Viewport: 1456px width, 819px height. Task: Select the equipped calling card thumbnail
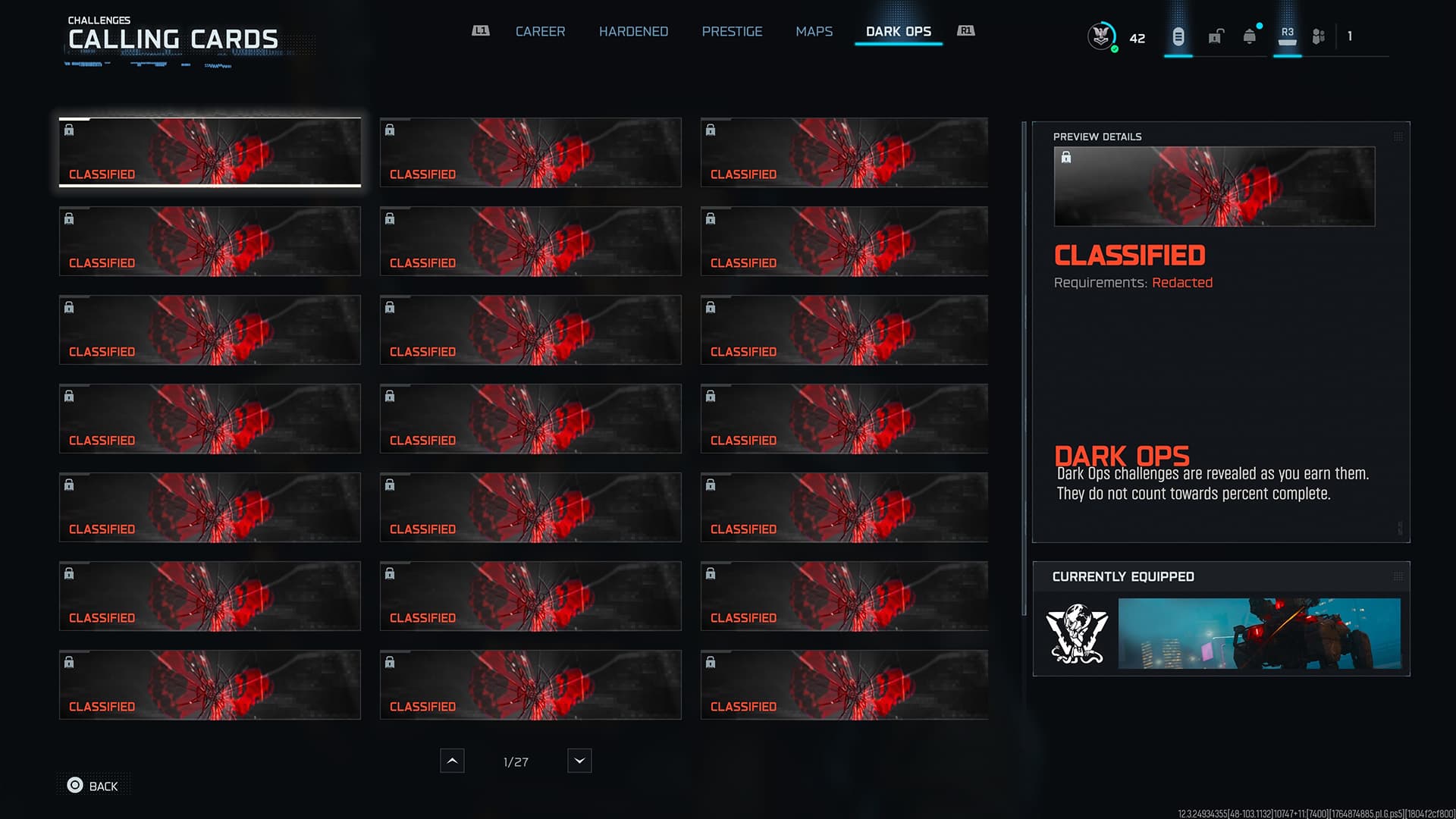coord(1259,634)
